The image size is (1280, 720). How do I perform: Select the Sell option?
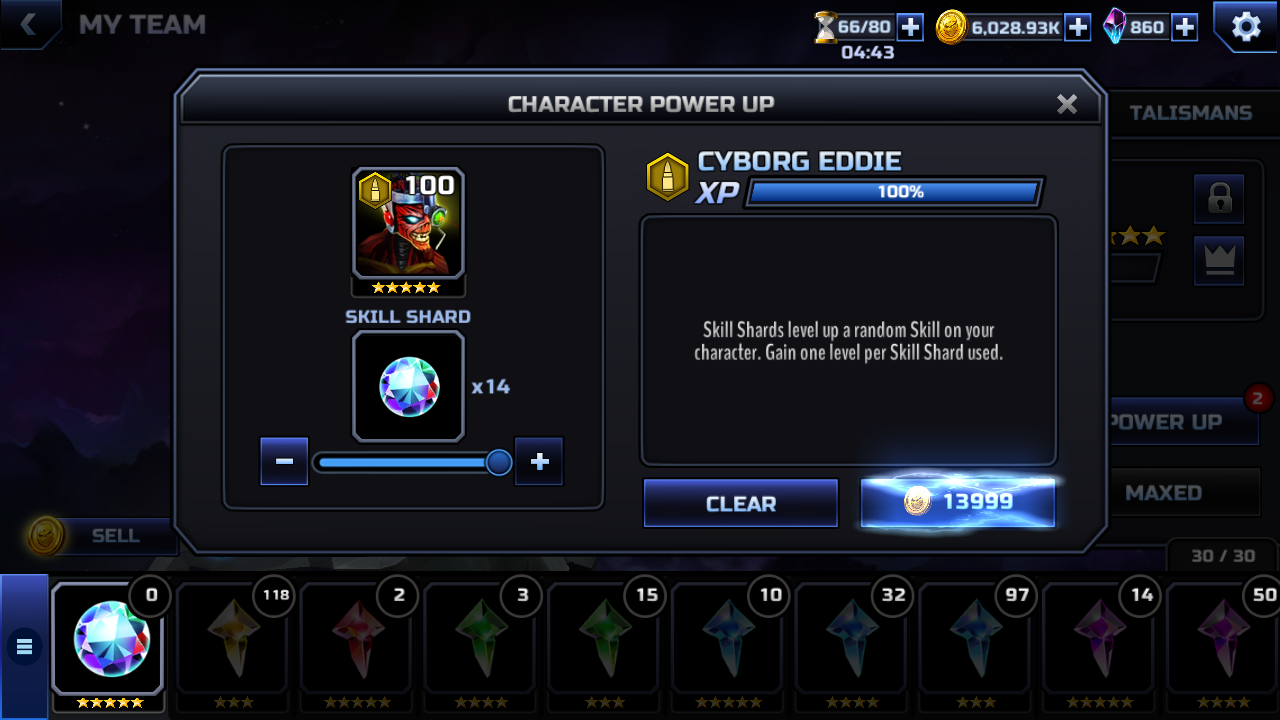pyautogui.click(x=115, y=536)
